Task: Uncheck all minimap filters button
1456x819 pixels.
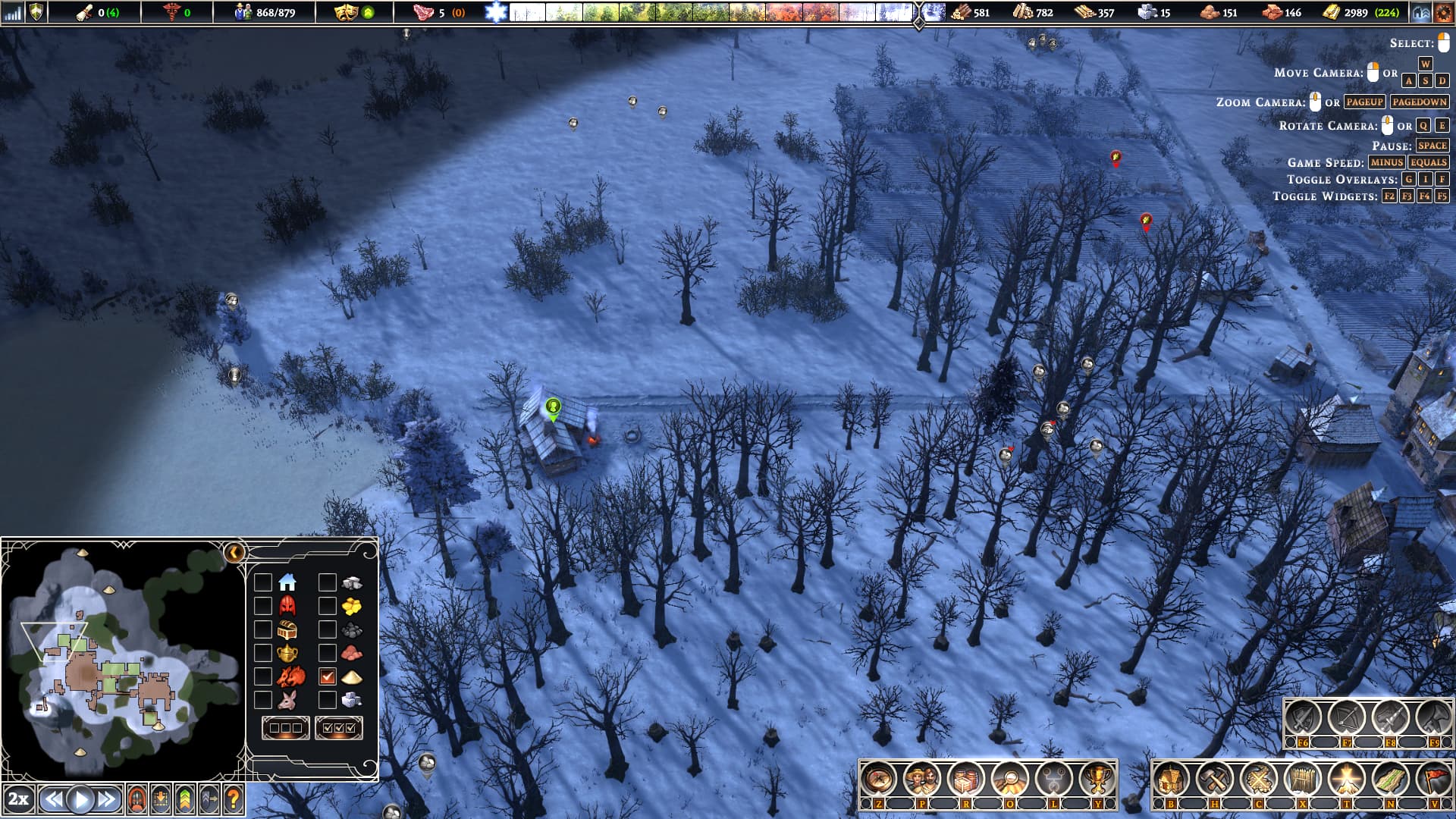Action: pyautogui.click(x=285, y=728)
